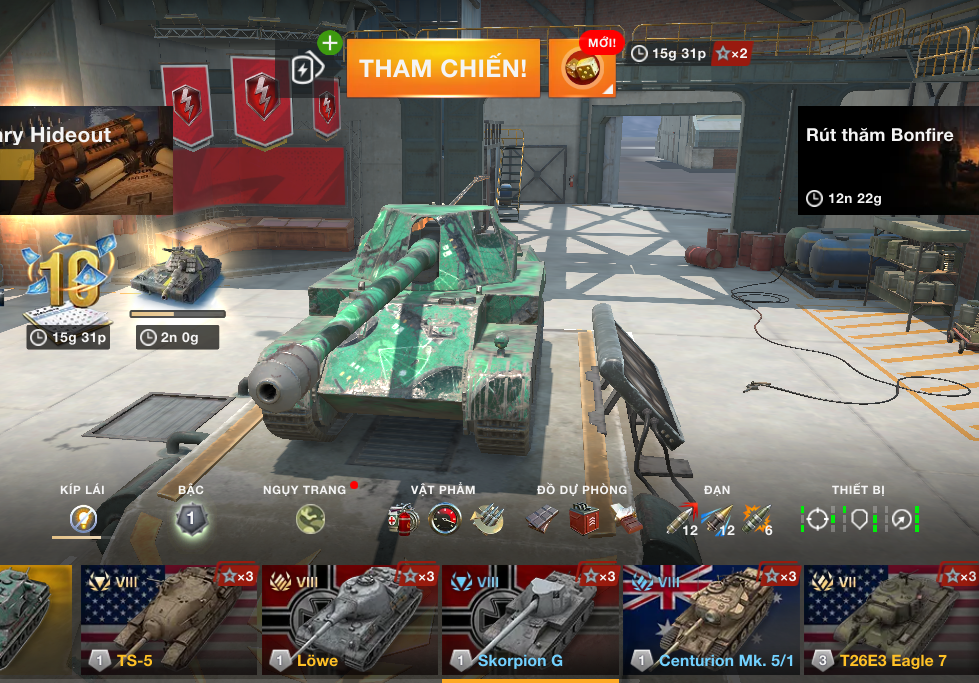Open the dice game mode selector

pos(582,69)
